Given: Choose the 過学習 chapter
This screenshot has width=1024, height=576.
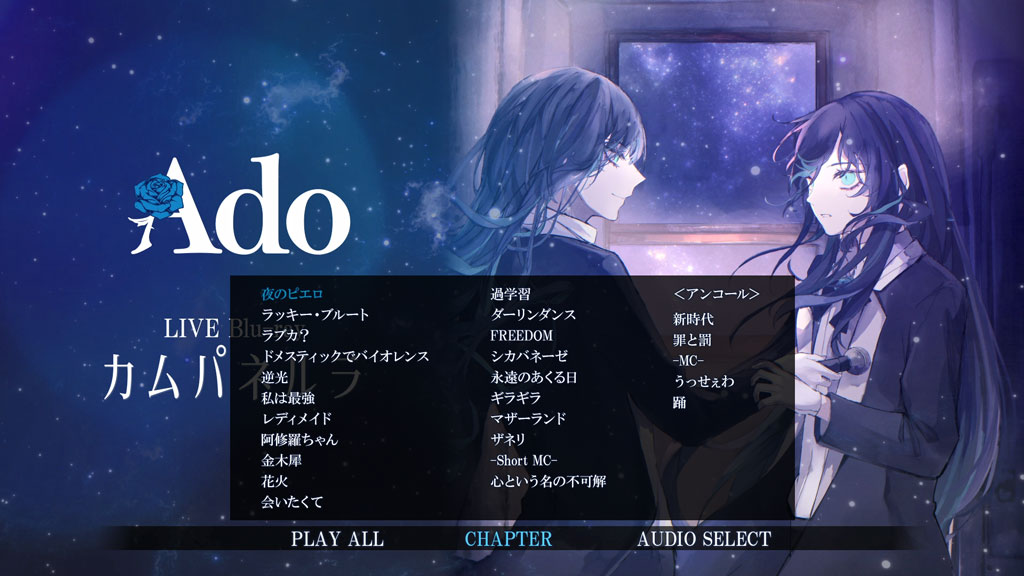Looking at the screenshot, I should 510,294.
